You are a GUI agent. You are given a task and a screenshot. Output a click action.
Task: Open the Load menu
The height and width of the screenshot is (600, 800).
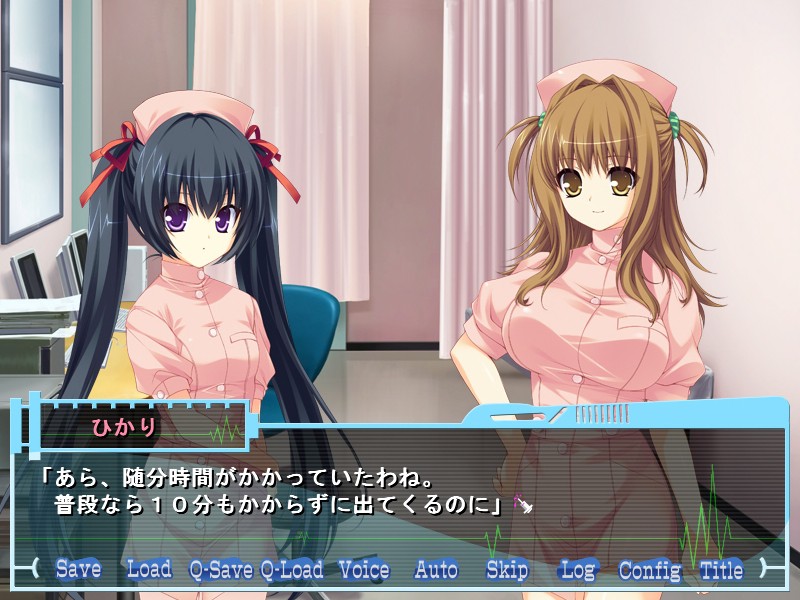(149, 570)
